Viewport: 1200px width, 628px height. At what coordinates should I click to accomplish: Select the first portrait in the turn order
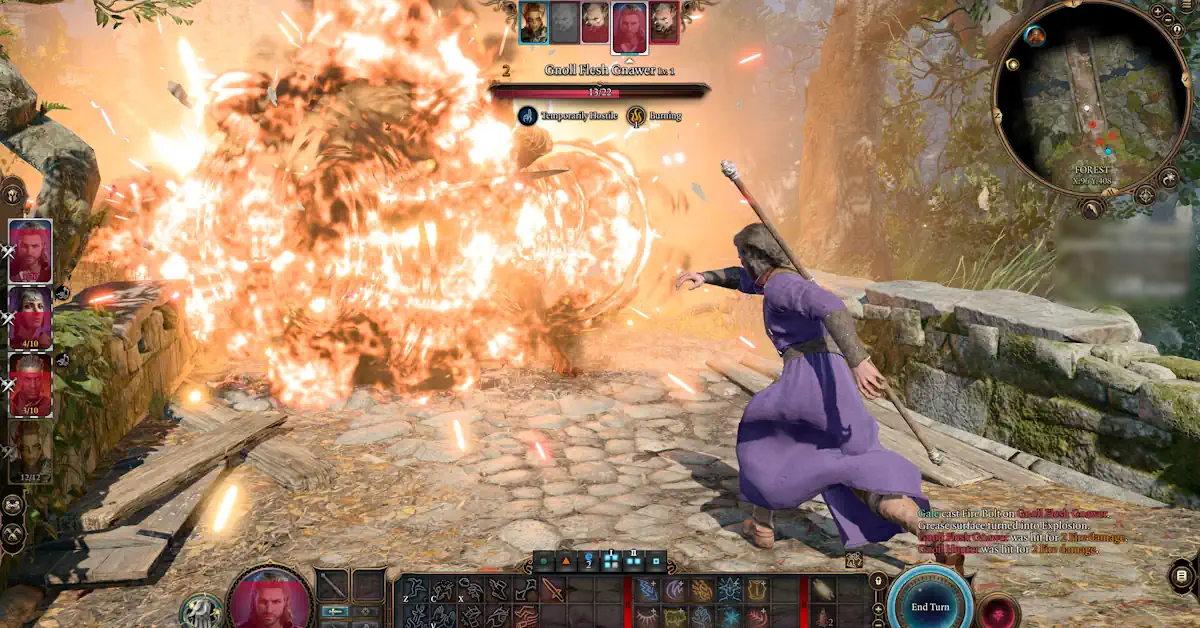pos(533,22)
